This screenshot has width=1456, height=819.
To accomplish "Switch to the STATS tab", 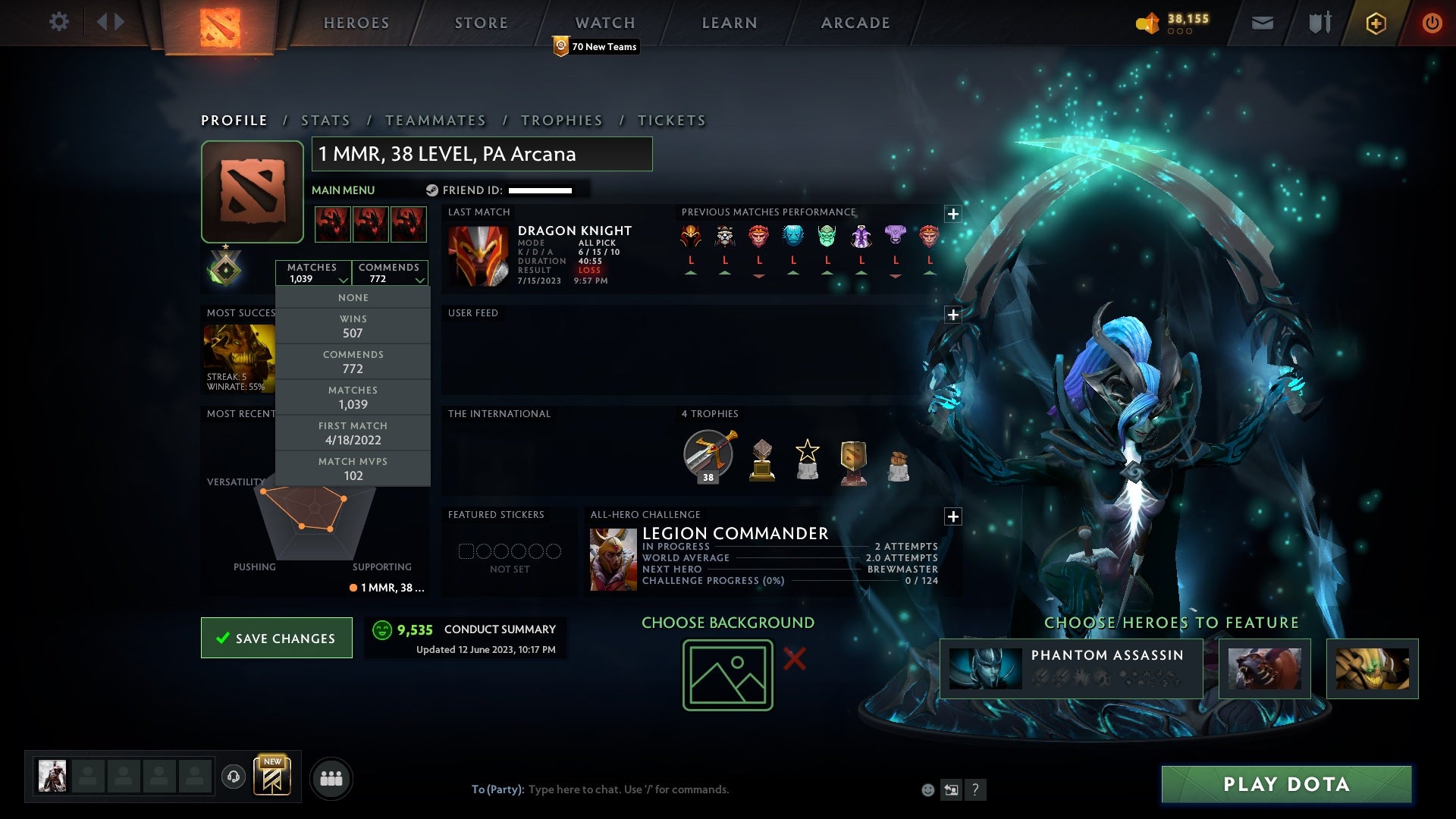I will point(325,120).
